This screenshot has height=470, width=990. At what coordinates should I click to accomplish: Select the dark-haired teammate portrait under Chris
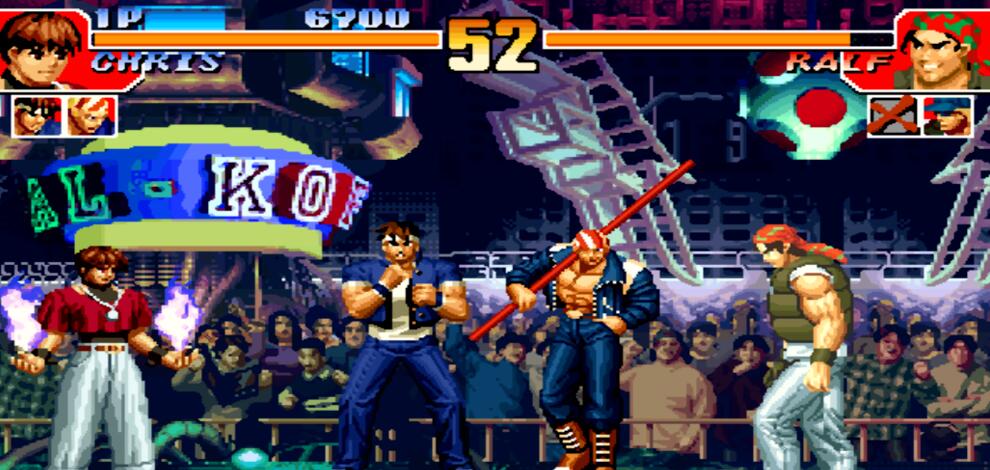pyautogui.click(x=37, y=116)
